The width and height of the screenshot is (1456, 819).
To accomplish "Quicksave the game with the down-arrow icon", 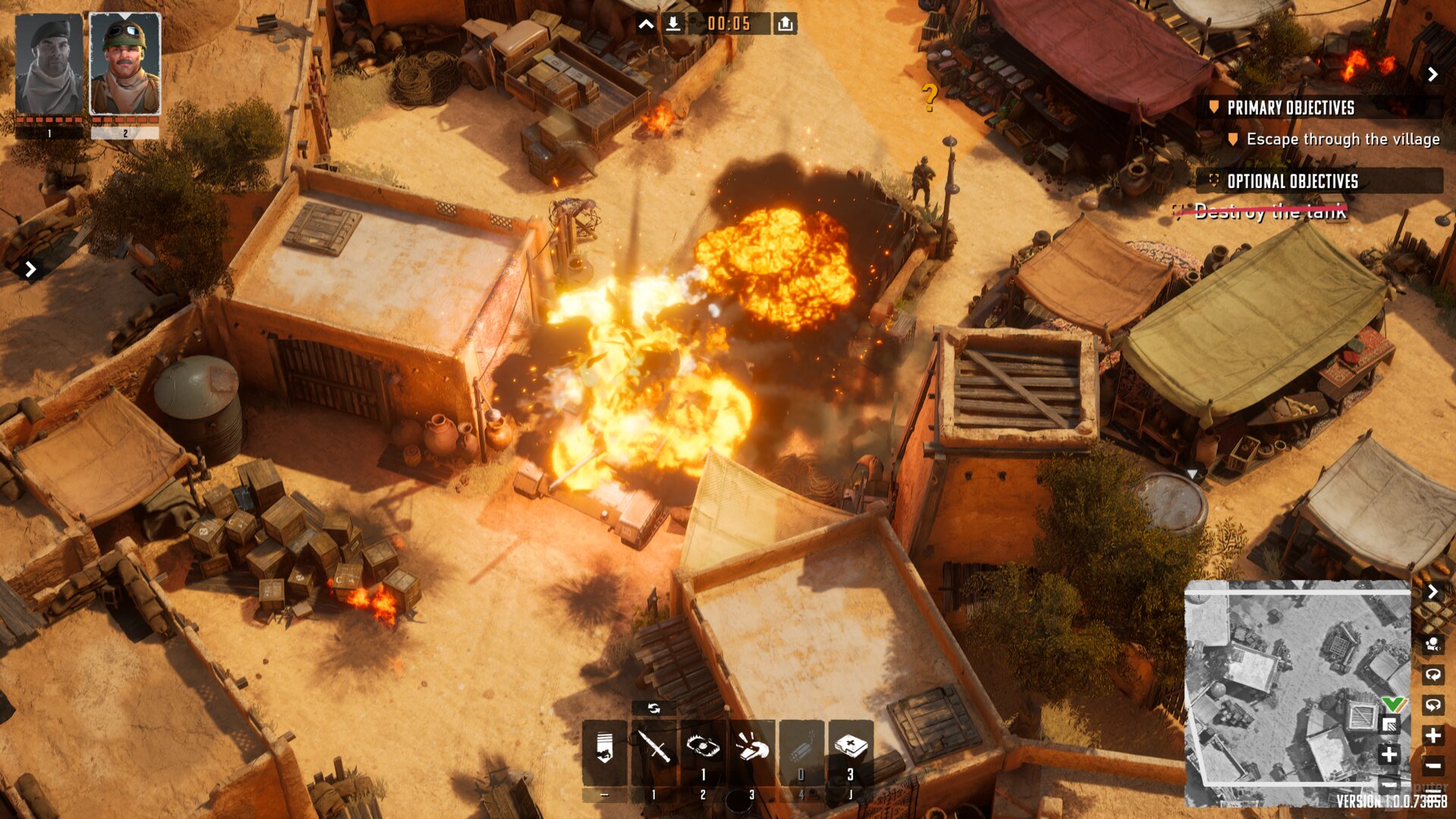I will click(672, 23).
